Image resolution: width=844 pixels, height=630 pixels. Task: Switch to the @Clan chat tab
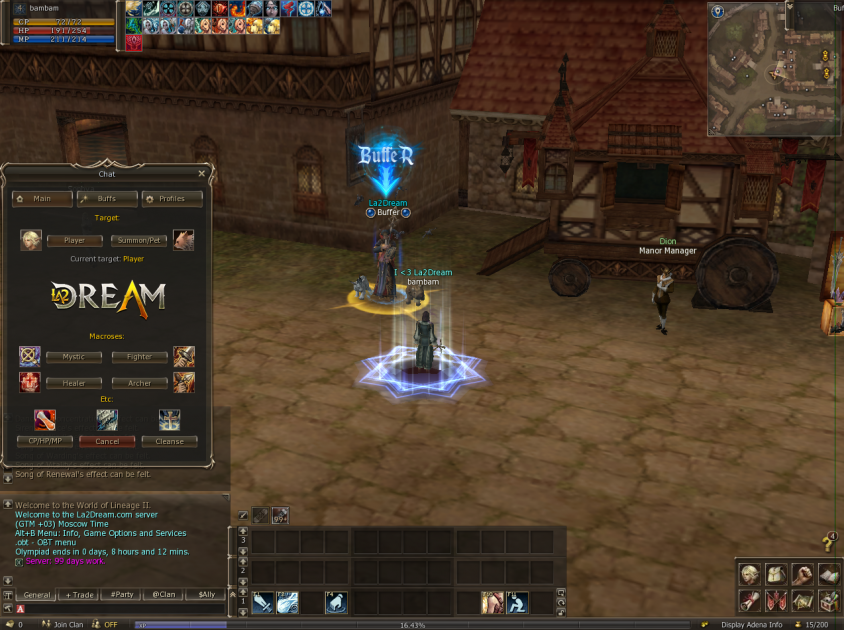[x=164, y=594]
